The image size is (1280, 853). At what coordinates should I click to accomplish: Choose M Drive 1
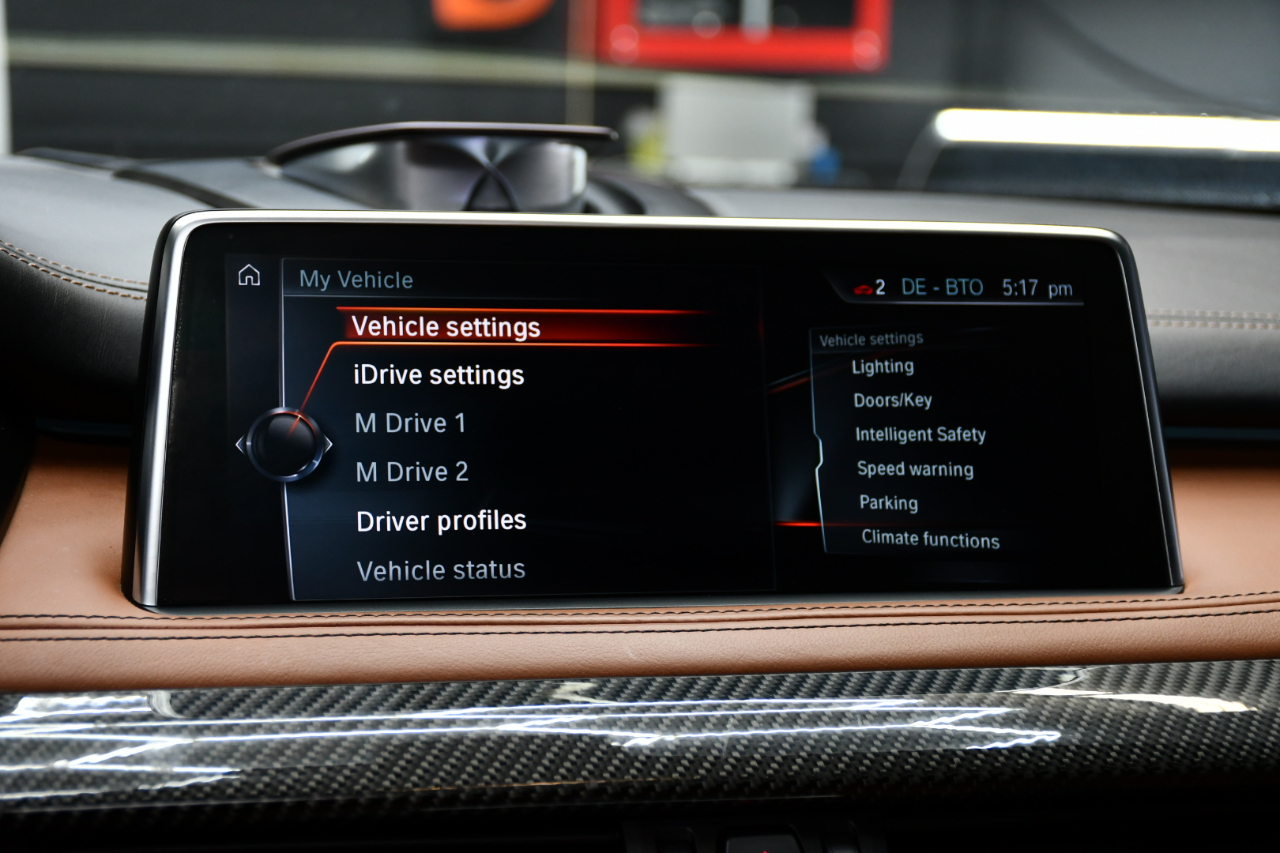[410, 423]
